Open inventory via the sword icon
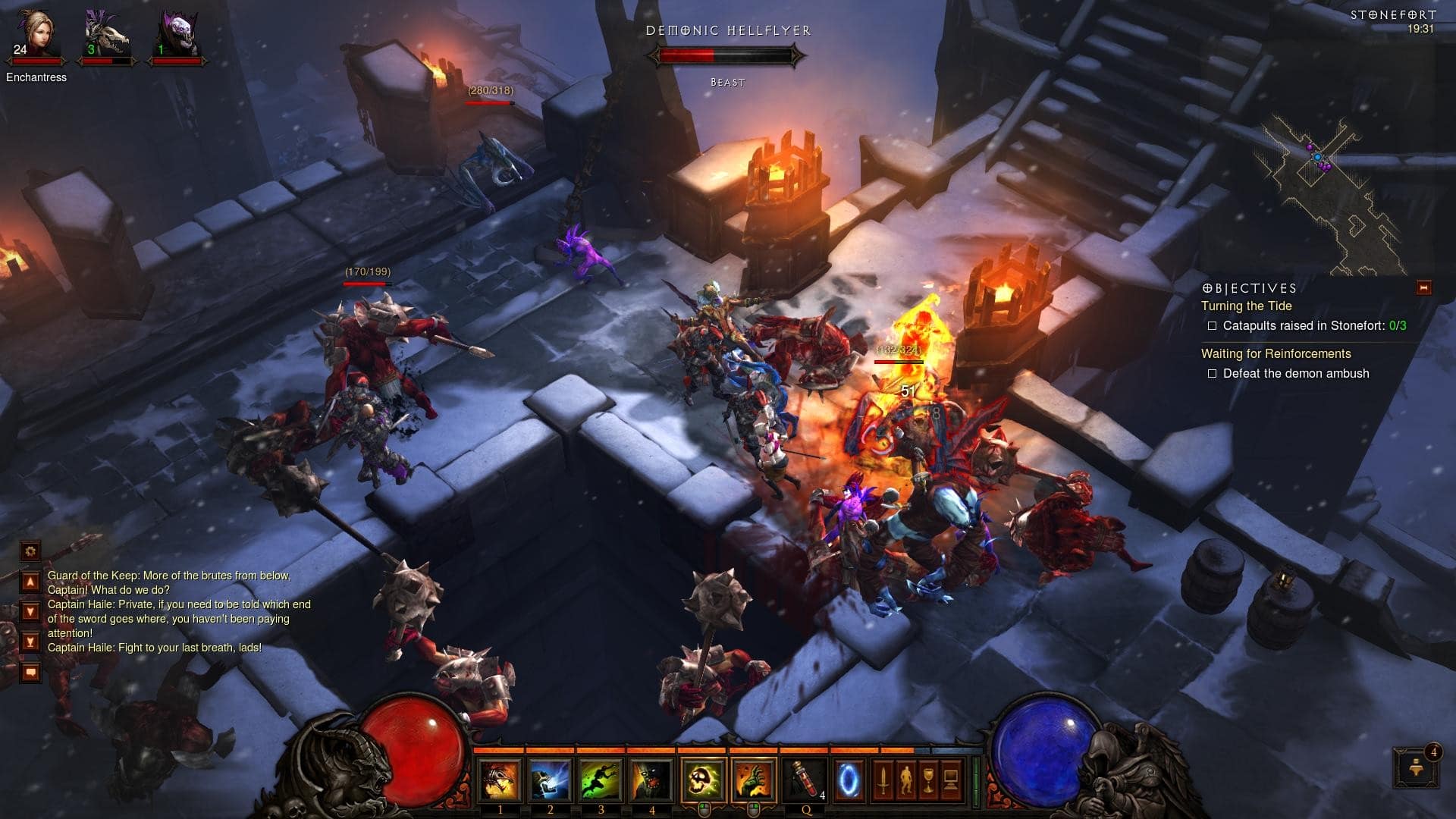1456x819 pixels. (x=883, y=782)
